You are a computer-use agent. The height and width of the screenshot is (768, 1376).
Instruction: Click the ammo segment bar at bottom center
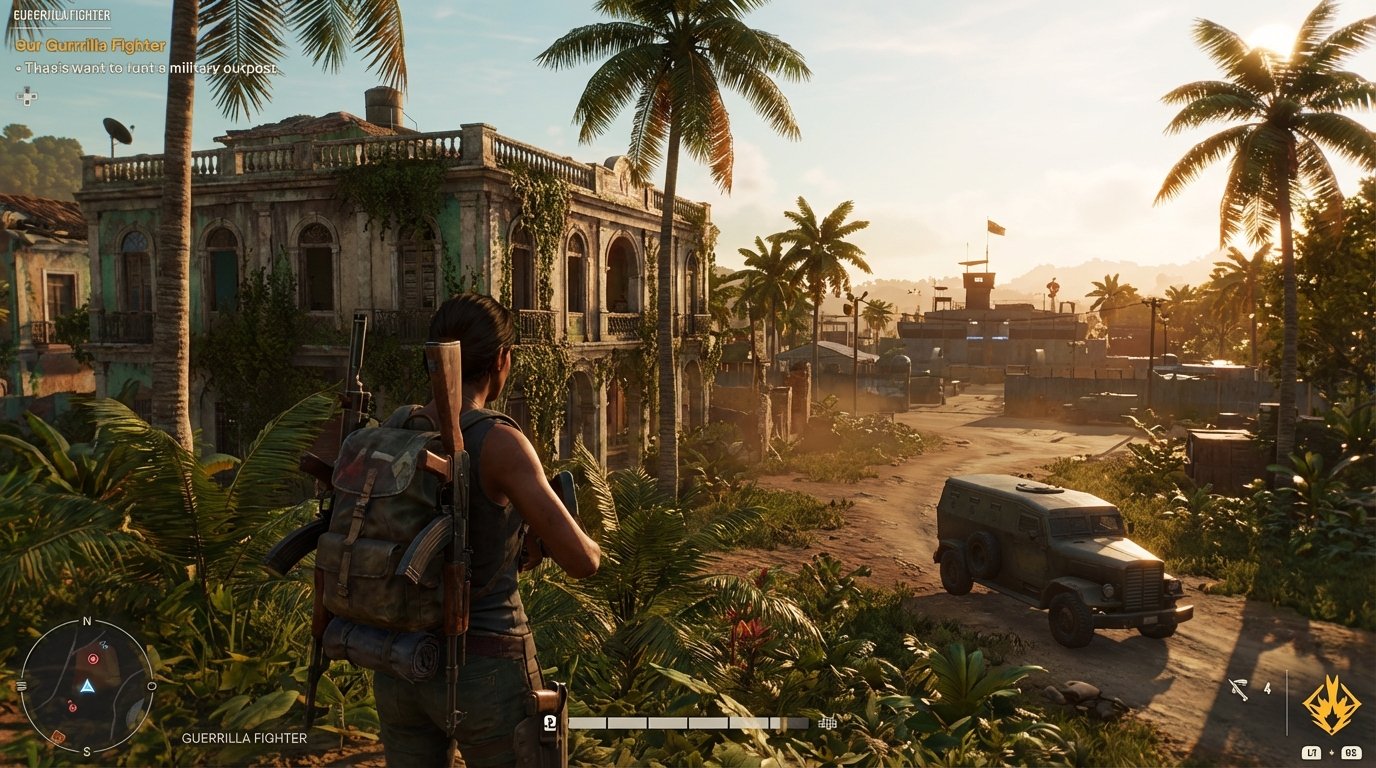(690, 721)
